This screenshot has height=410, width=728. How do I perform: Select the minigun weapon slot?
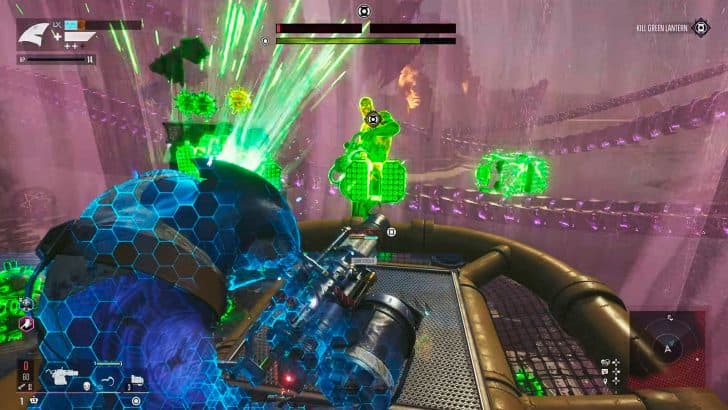(x=58, y=376)
